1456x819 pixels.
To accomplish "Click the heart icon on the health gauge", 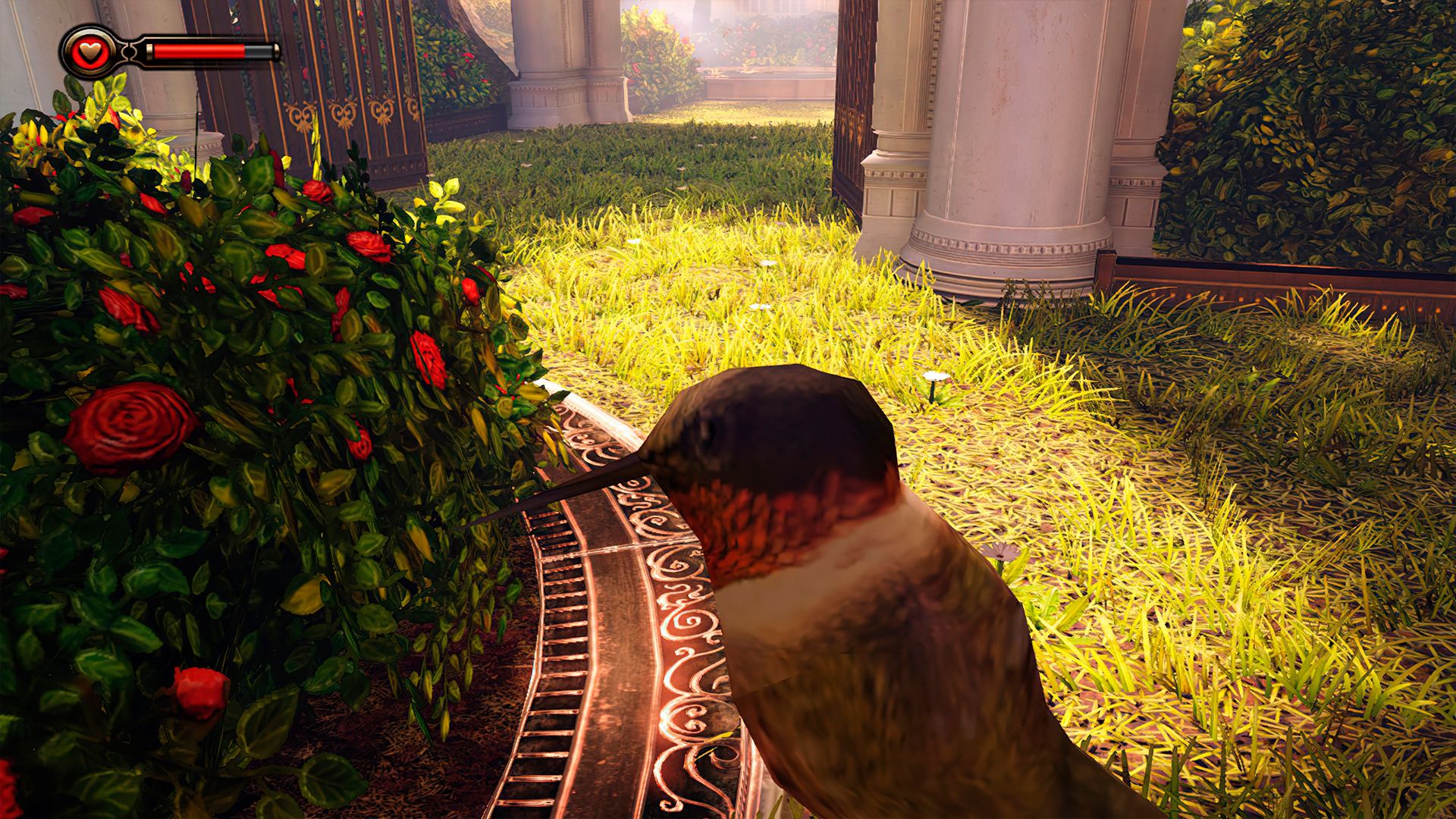I will click(x=89, y=52).
